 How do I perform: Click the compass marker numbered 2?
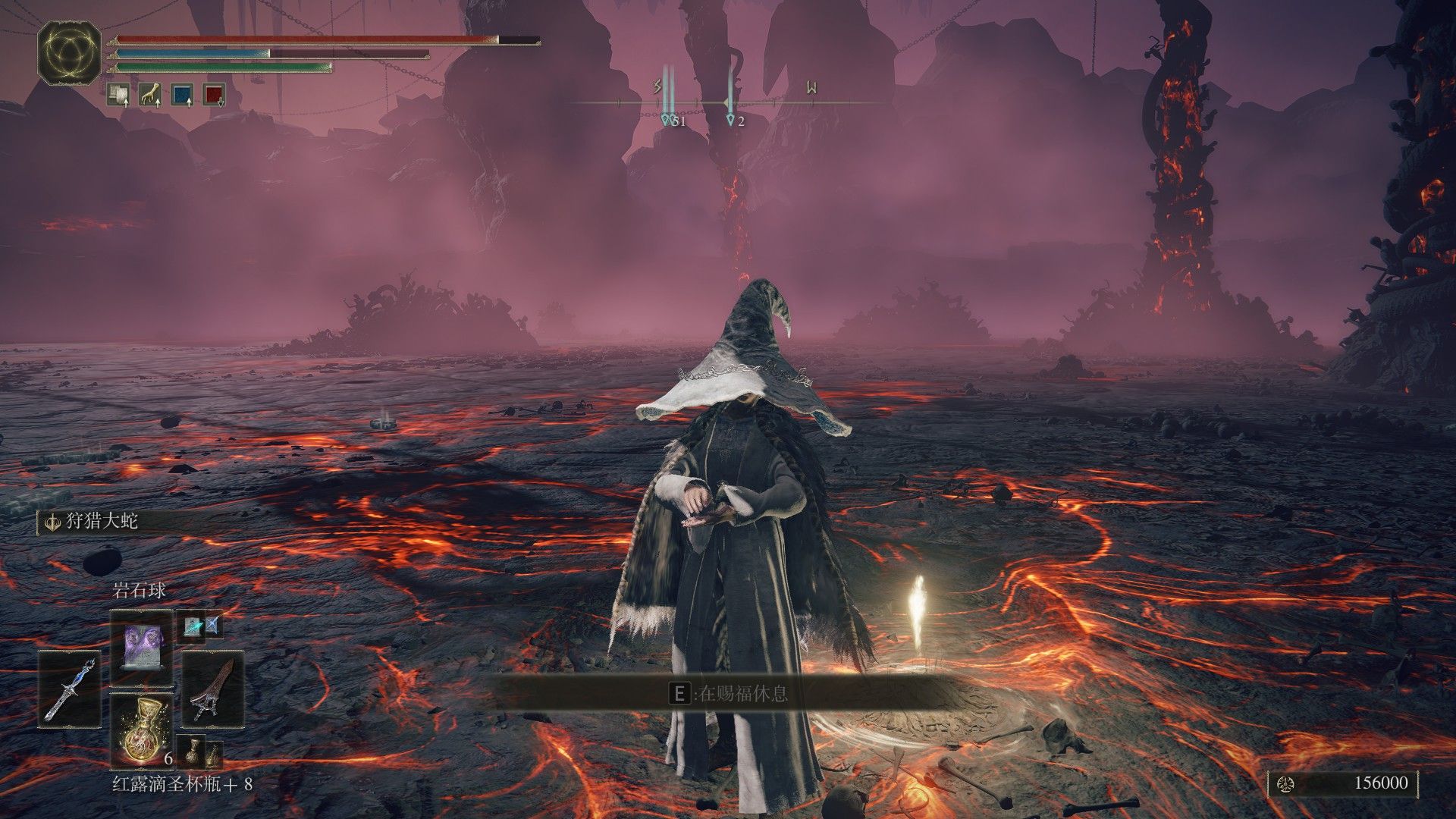[730, 119]
